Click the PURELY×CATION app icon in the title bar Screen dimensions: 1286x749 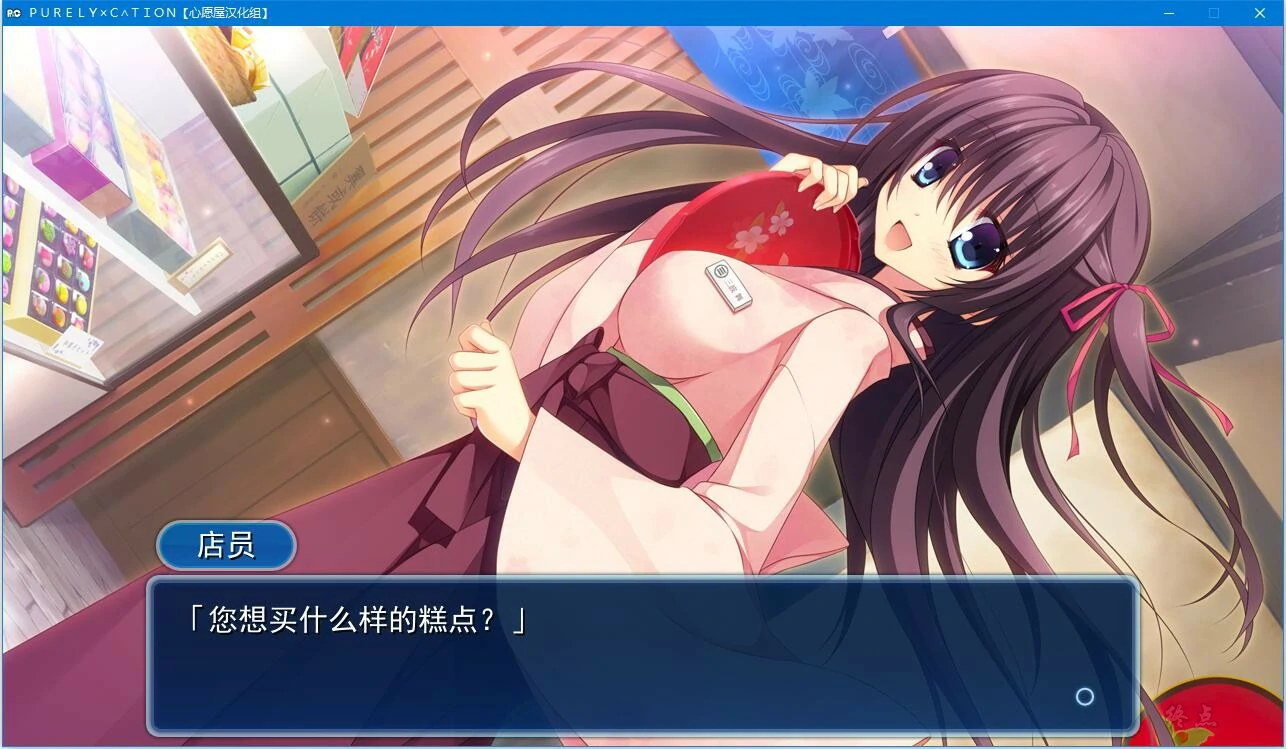(12, 13)
